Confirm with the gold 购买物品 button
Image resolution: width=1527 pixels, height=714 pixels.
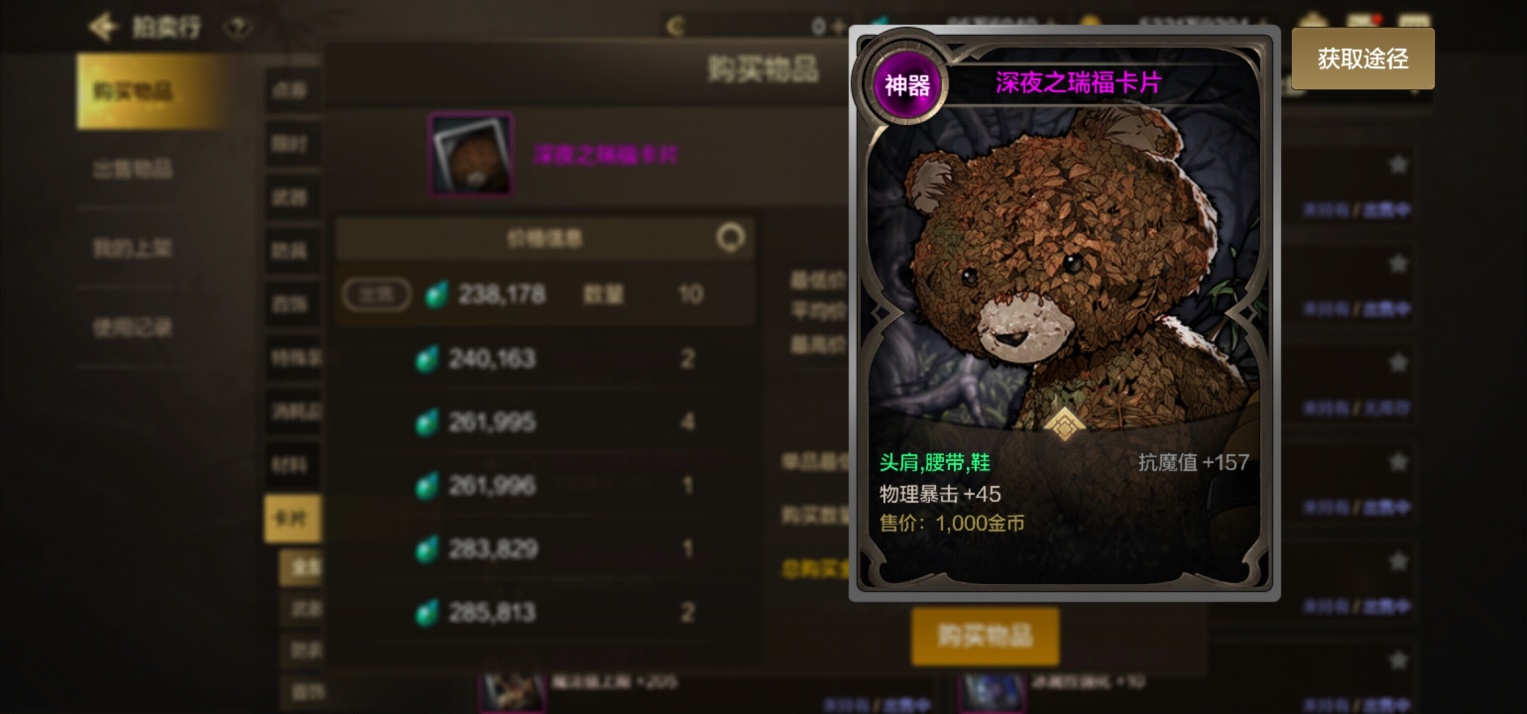click(984, 636)
